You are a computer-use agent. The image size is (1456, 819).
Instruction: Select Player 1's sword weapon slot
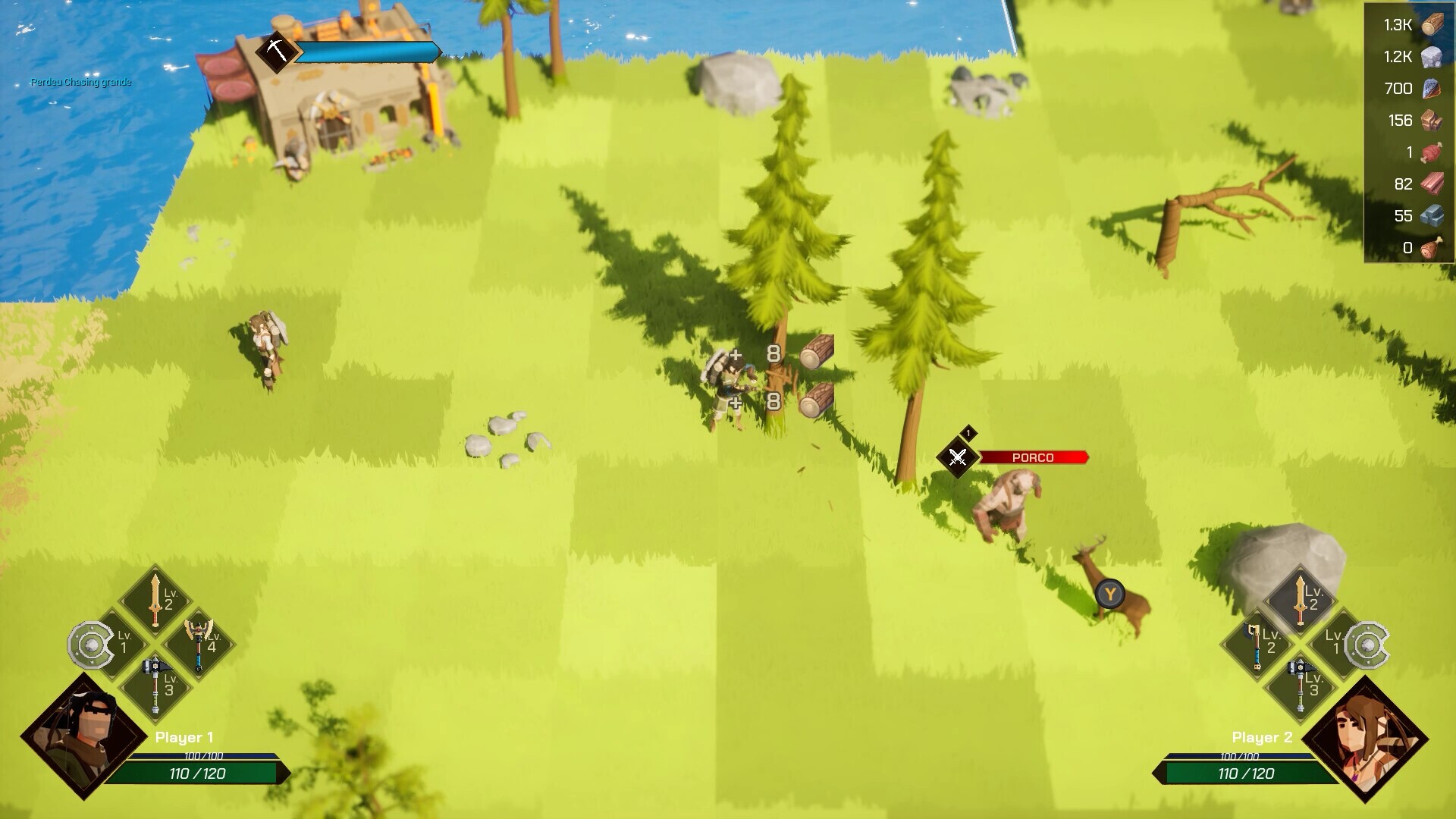pyautogui.click(x=156, y=599)
